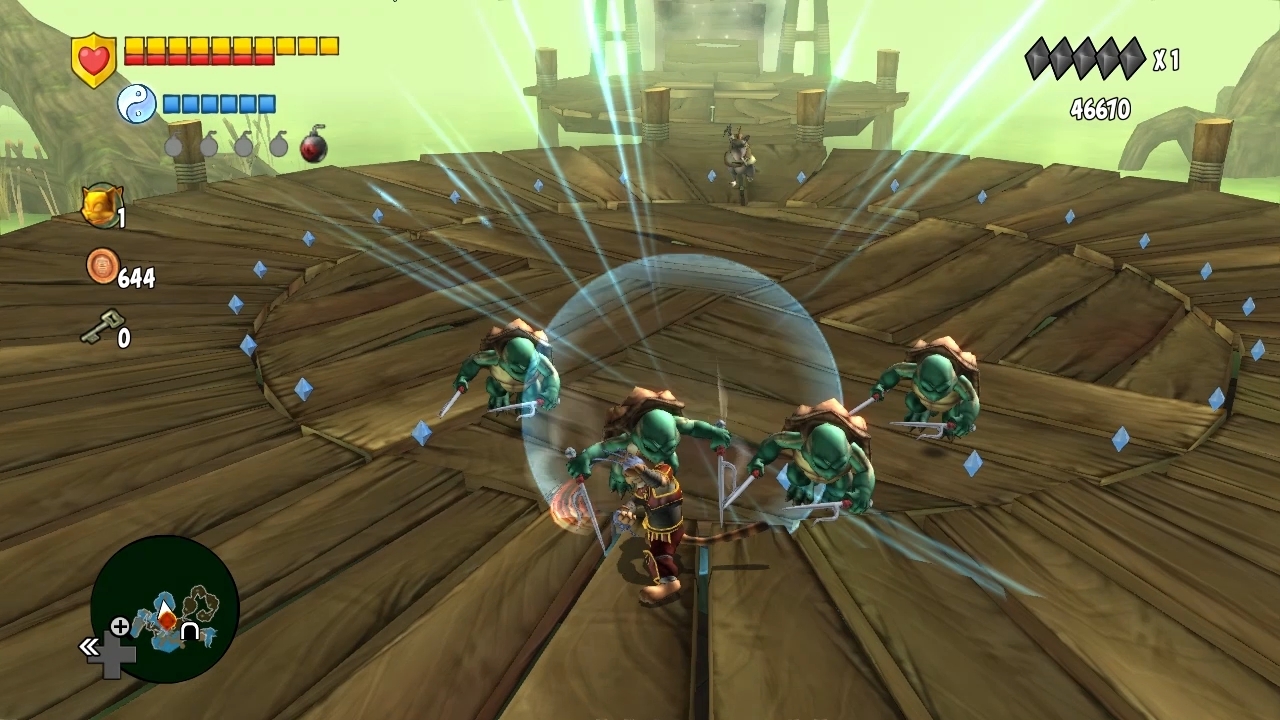Select the yin-yang chi icon
Viewport: 1280px width, 720px height.
pyautogui.click(x=137, y=103)
